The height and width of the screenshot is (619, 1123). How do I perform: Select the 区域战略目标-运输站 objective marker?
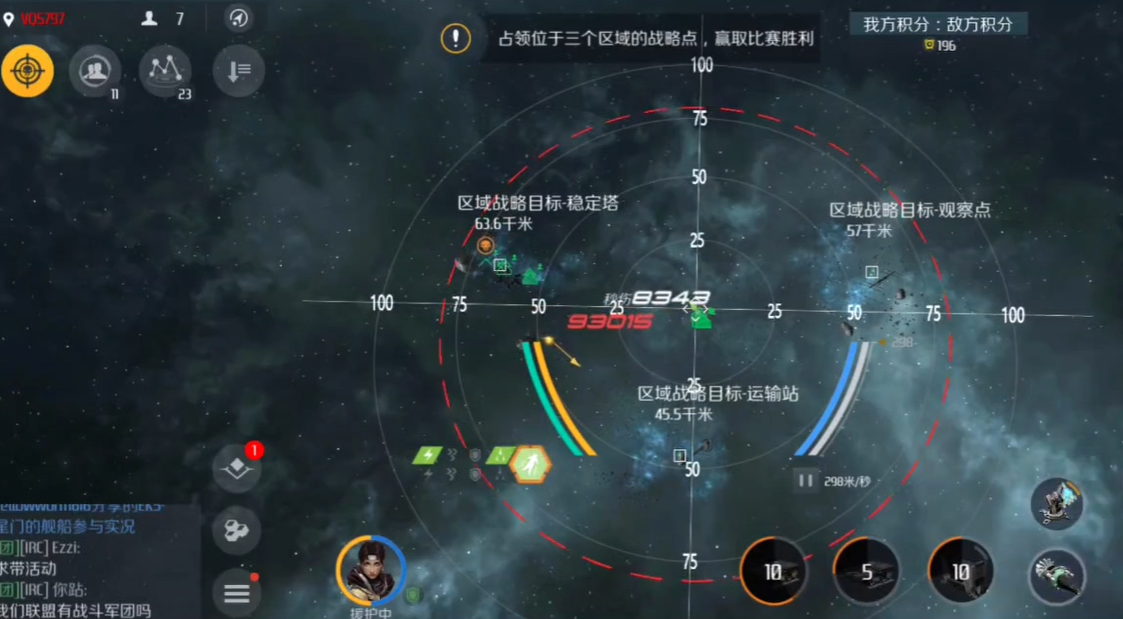(x=680, y=456)
